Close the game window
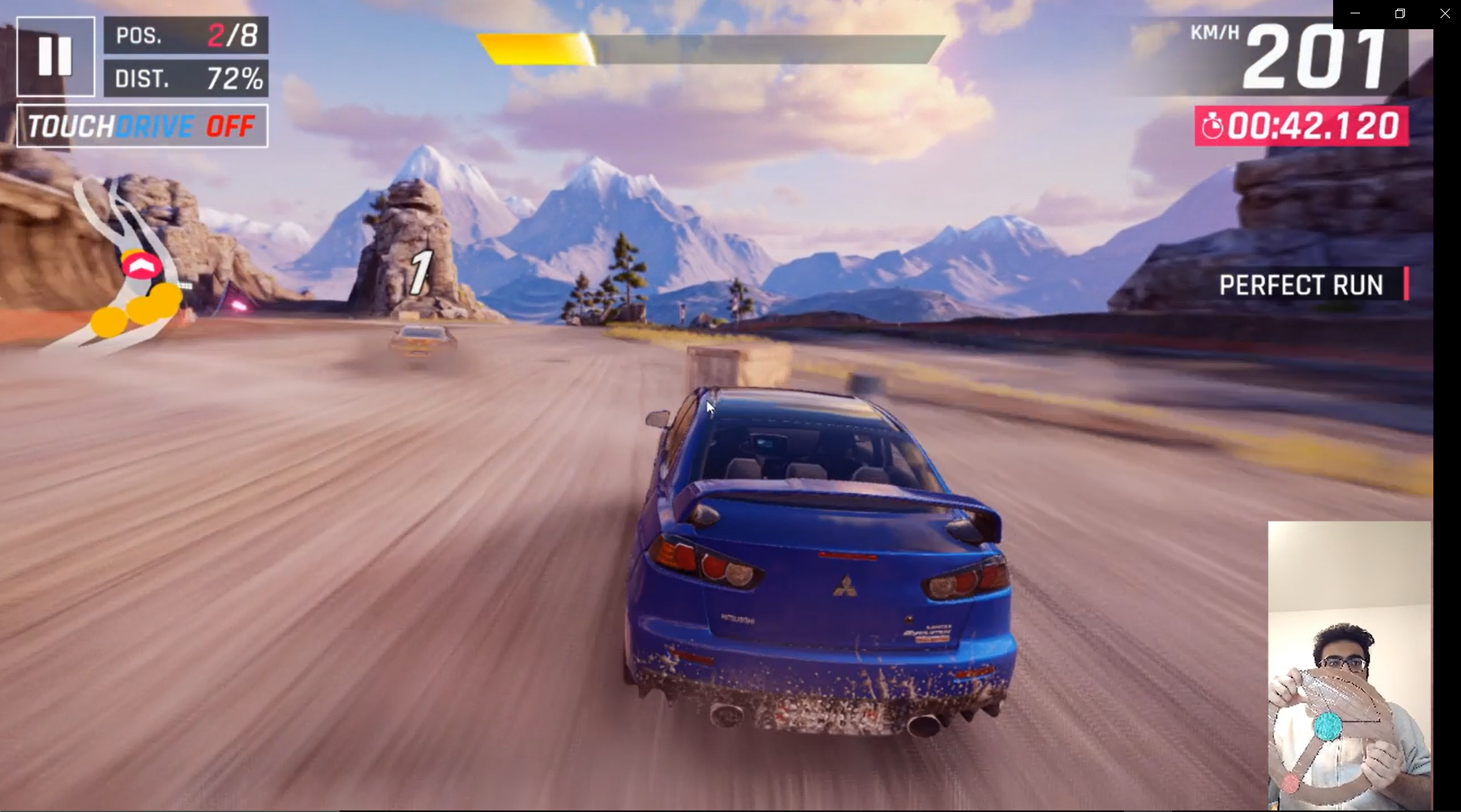 1444,13
